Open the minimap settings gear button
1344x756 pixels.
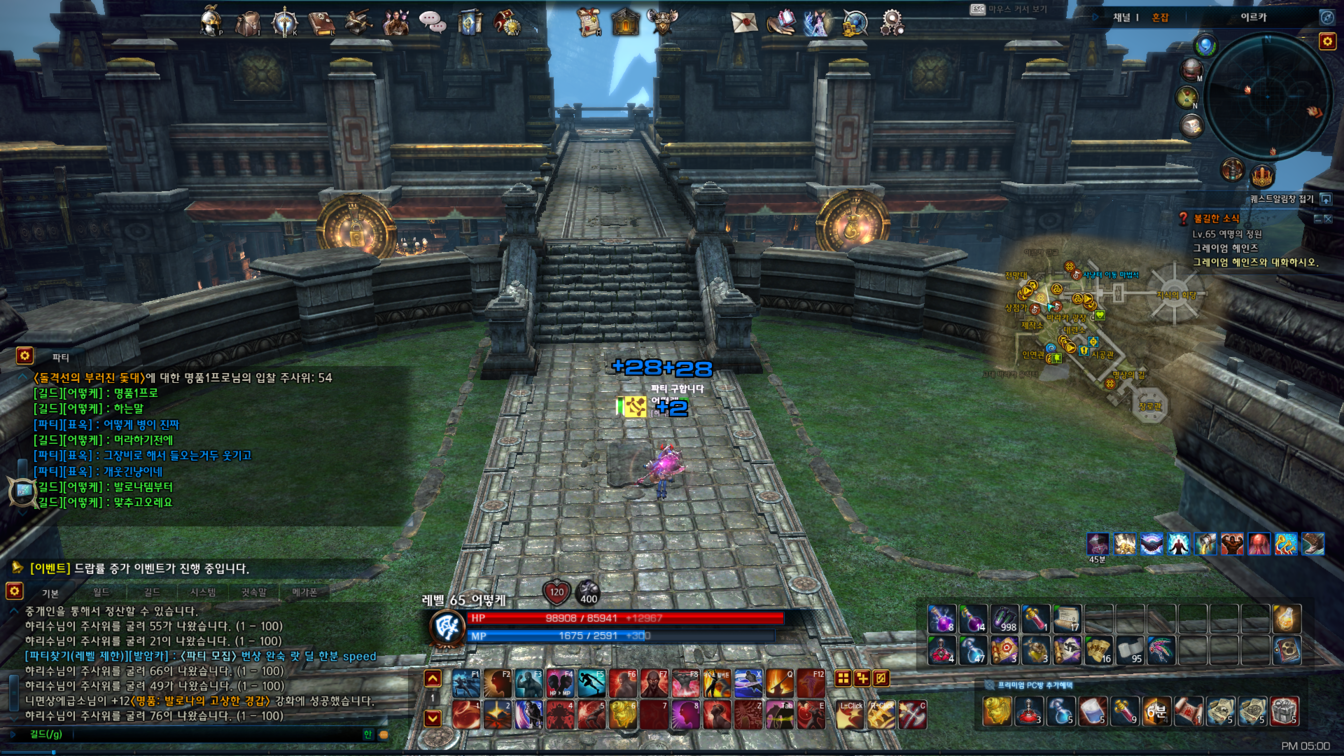1327,41
